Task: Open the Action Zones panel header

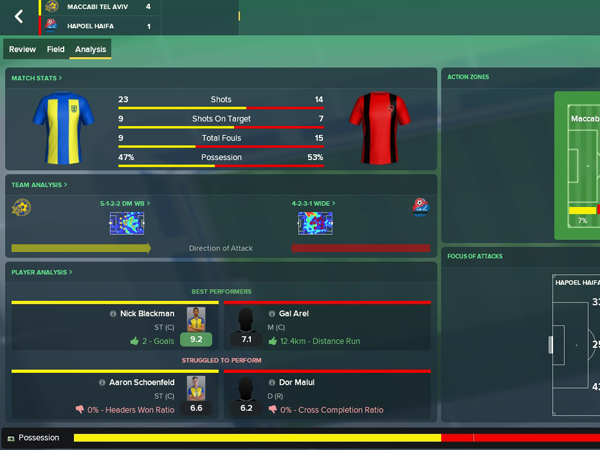Action: point(468,77)
